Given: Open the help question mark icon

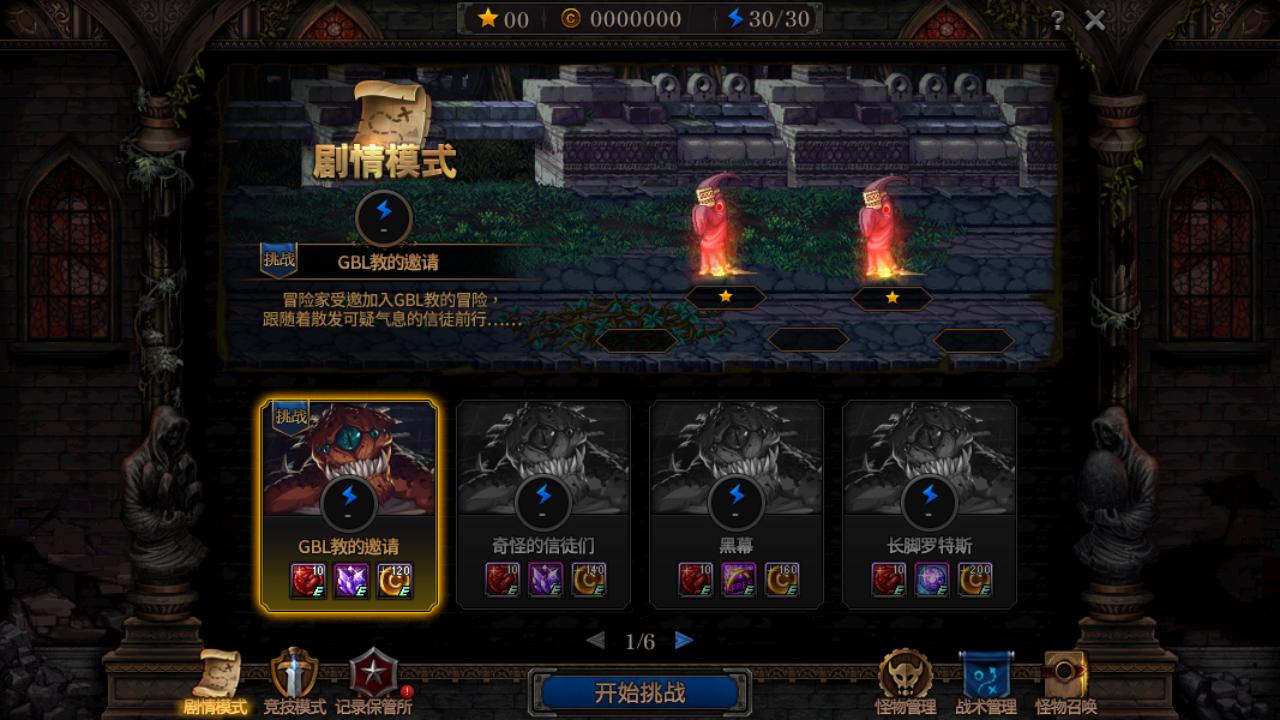Looking at the screenshot, I should 1059,18.
